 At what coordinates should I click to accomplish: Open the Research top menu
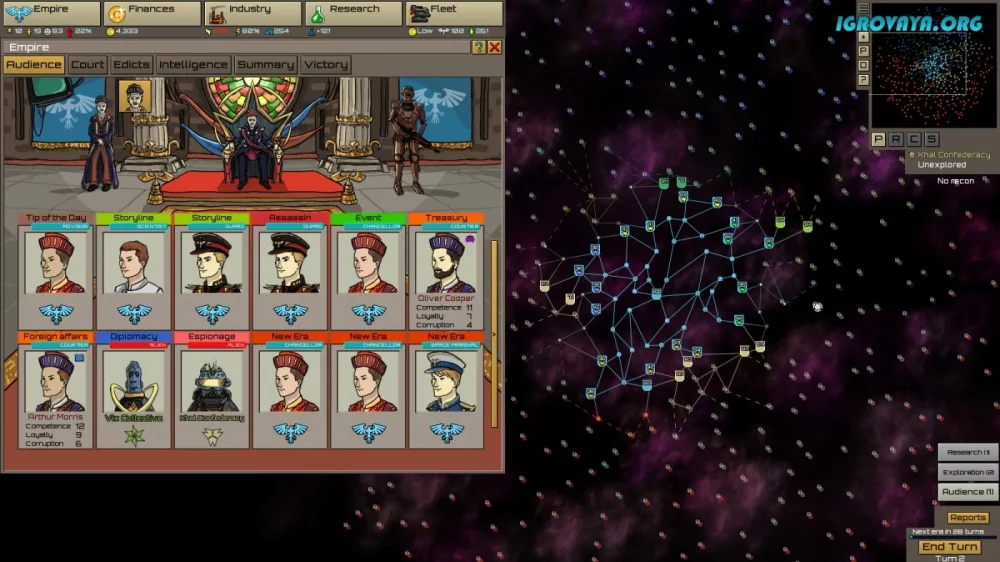353,14
